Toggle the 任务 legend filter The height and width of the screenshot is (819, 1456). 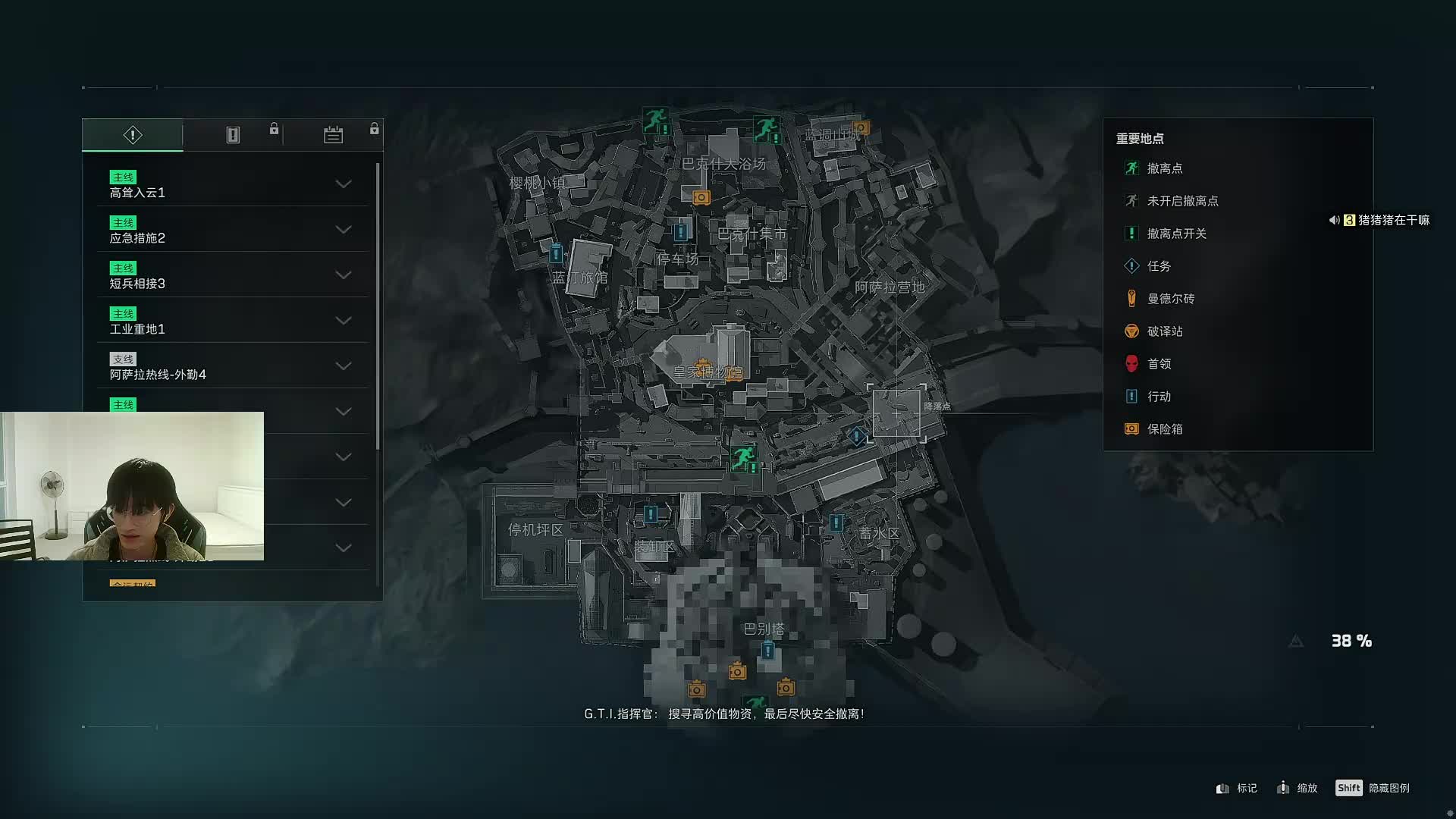(x=1158, y=266)
